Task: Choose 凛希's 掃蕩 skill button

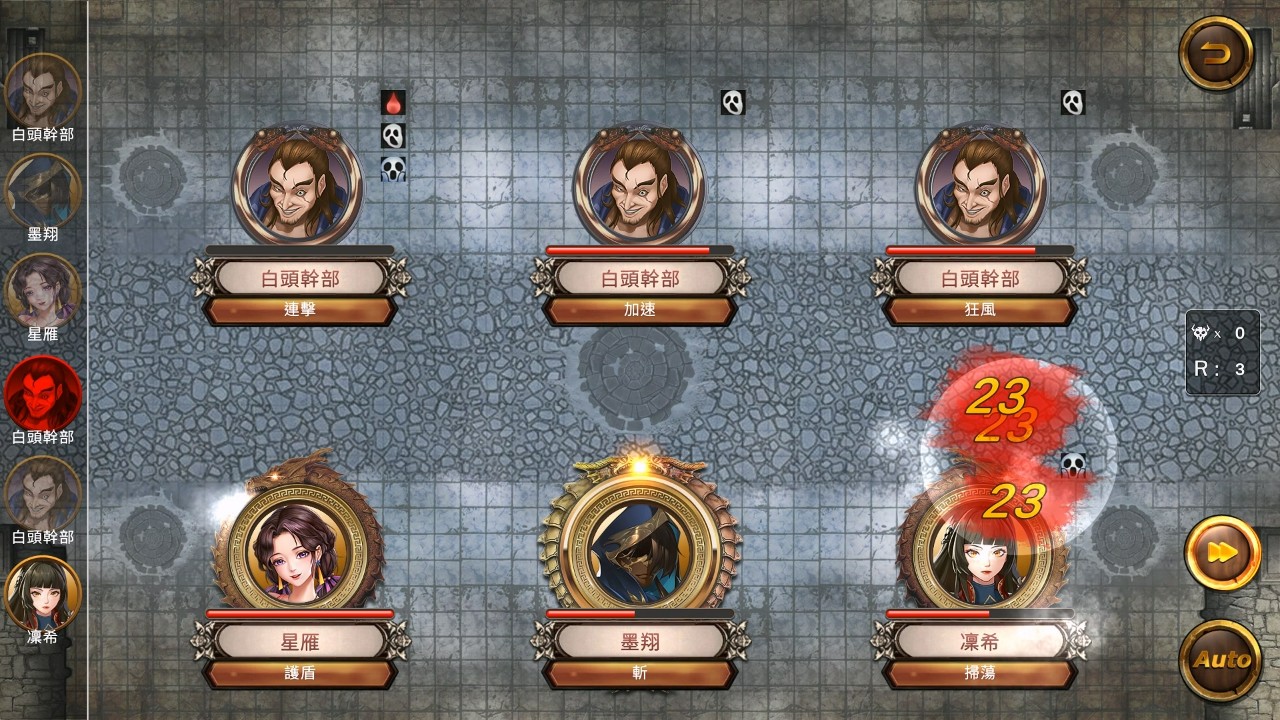Action: coord(980,673)
